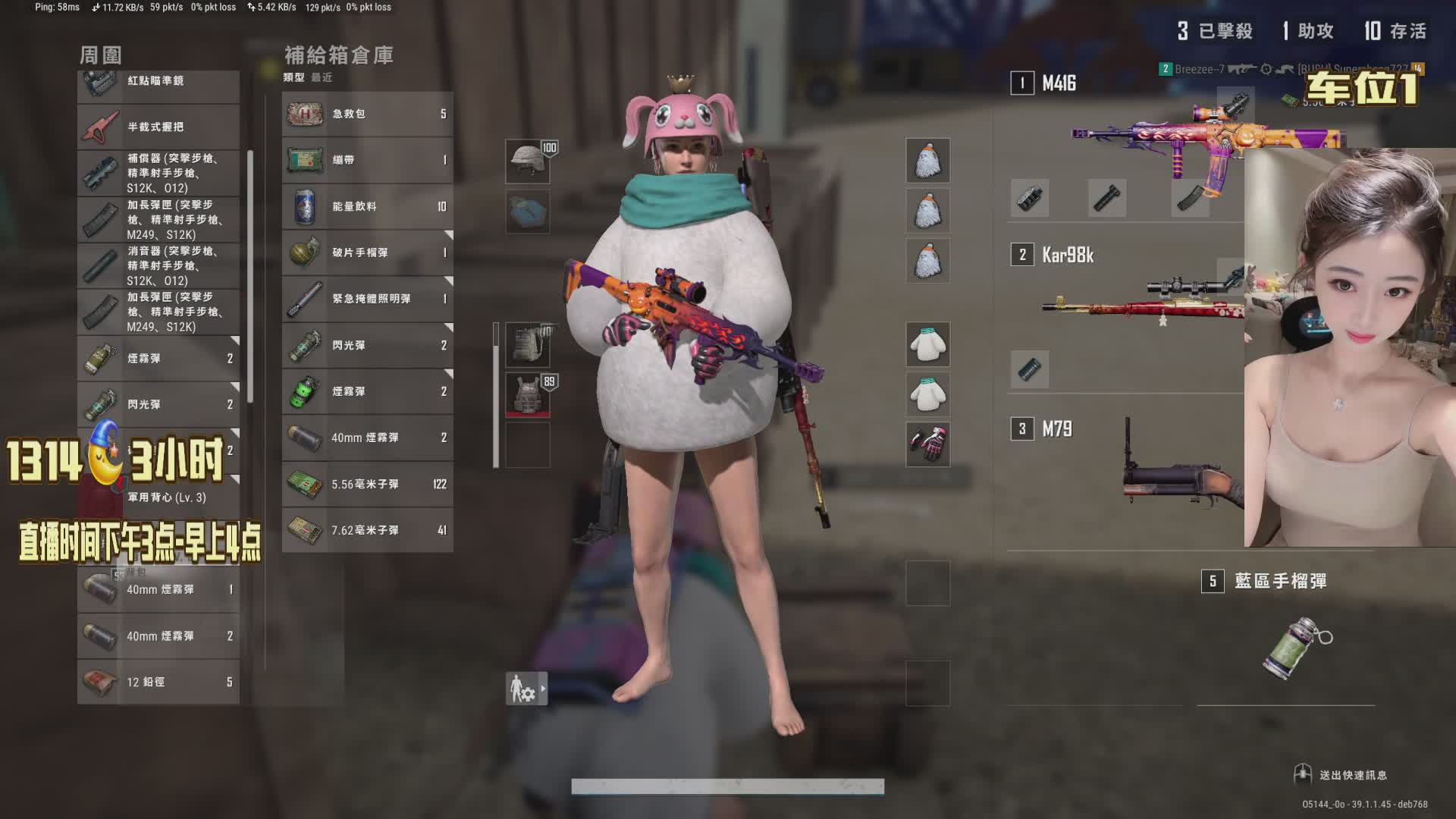The height and width of the screenshot is (819, 1456).
Task: Select the frag grenade (破片手榴彈) row
Action: click(368, 253)
